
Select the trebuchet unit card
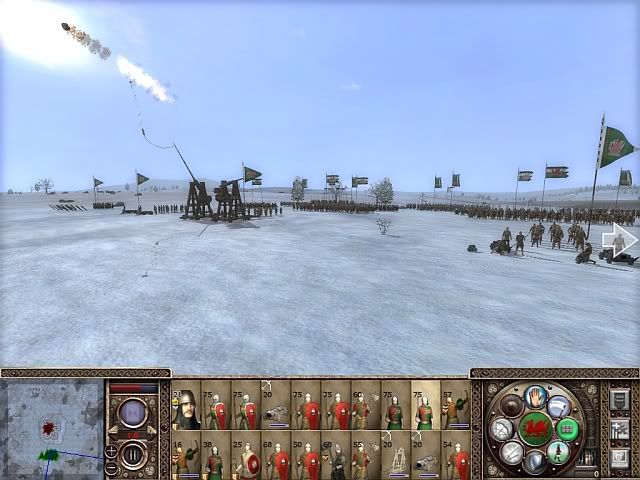396,456
